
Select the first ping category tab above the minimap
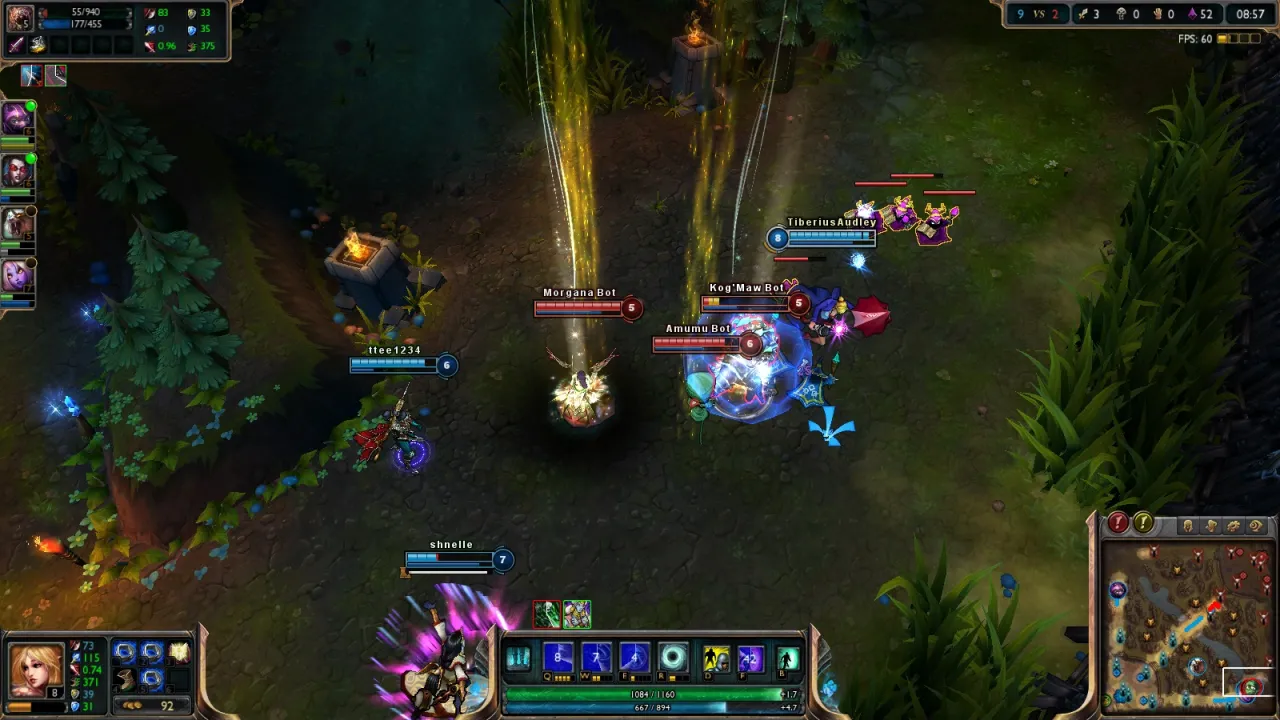1188,527
